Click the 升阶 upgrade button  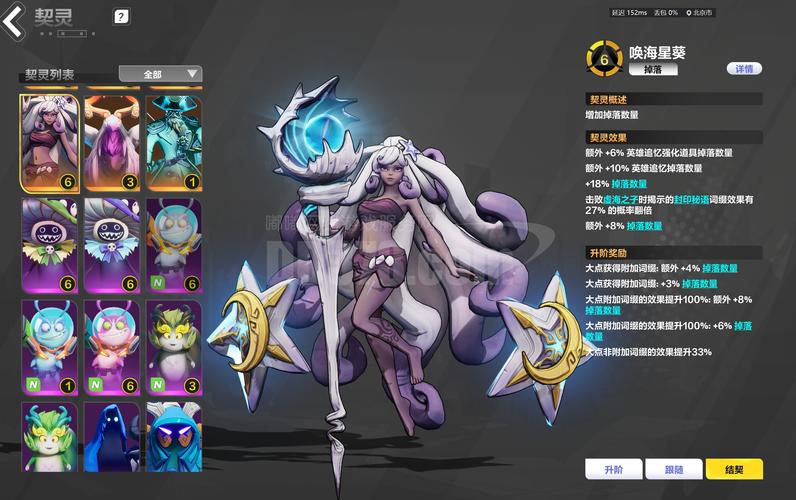tap(613, 469)
